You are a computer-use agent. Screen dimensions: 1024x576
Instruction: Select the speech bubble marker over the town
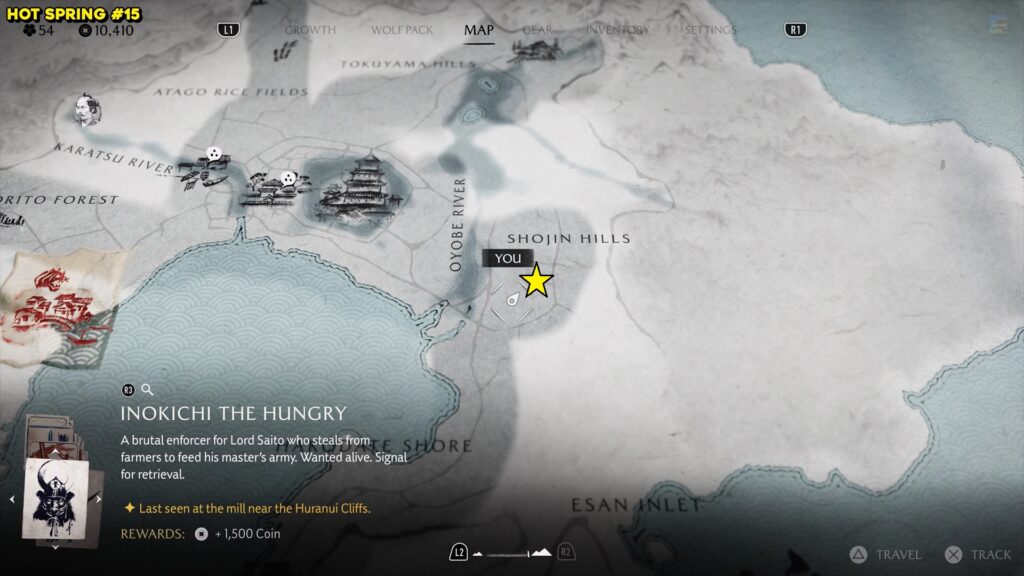[288, 178]
